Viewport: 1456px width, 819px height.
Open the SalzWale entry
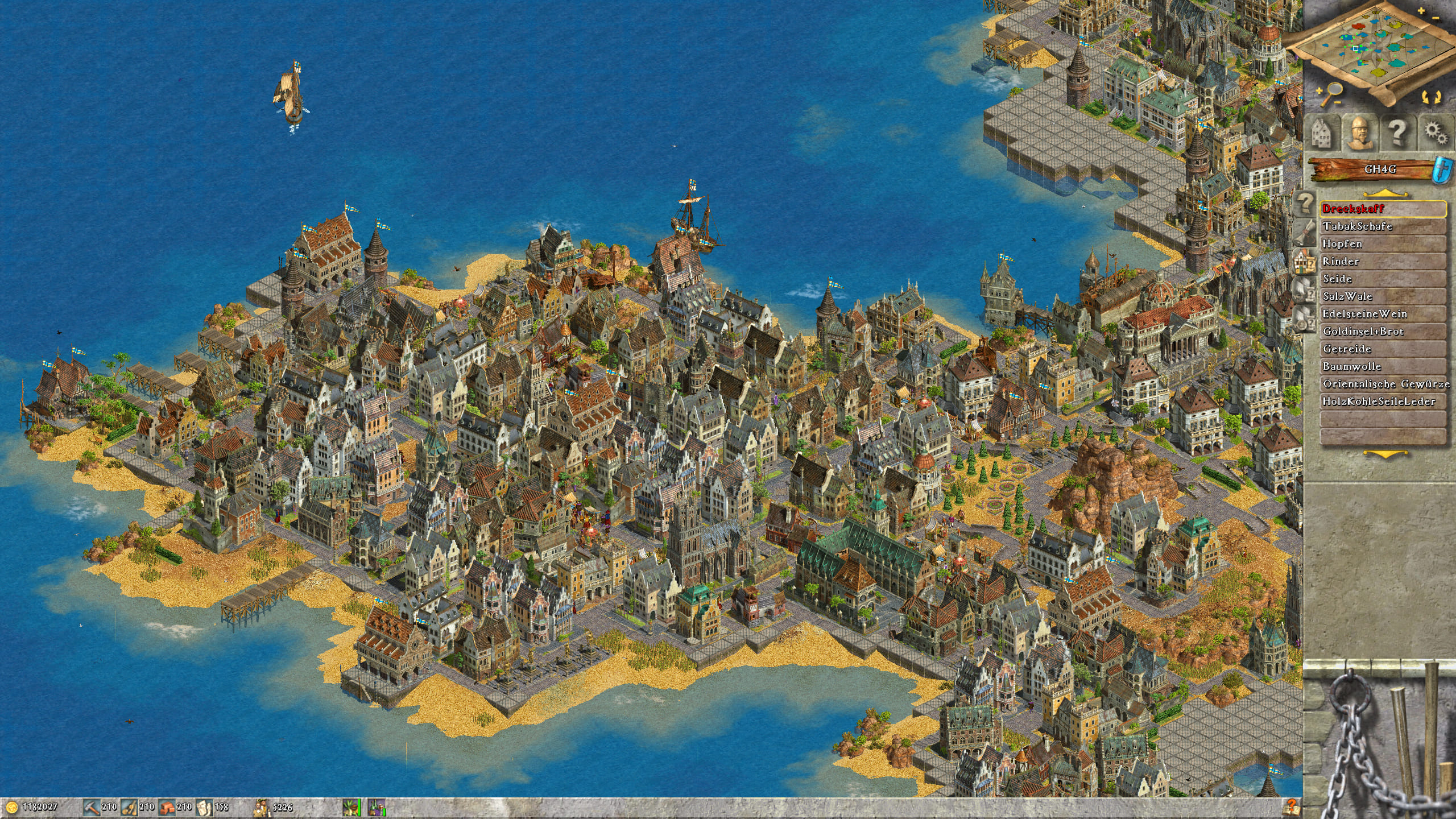[x=1381, y=296]
